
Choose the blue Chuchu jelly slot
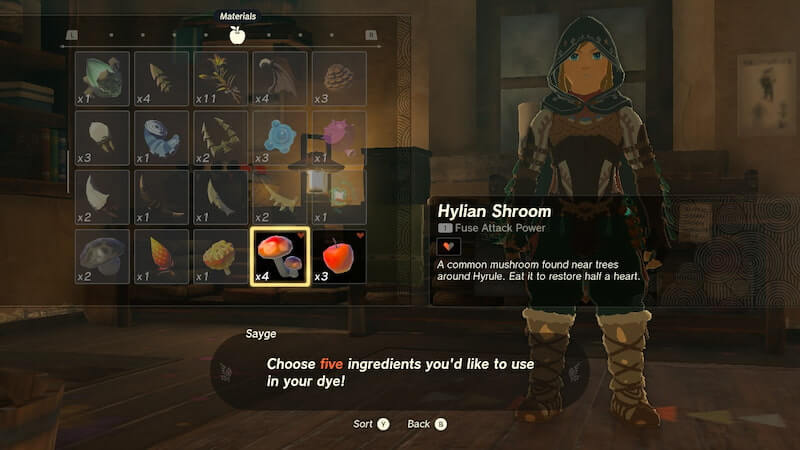coord(280,138)
